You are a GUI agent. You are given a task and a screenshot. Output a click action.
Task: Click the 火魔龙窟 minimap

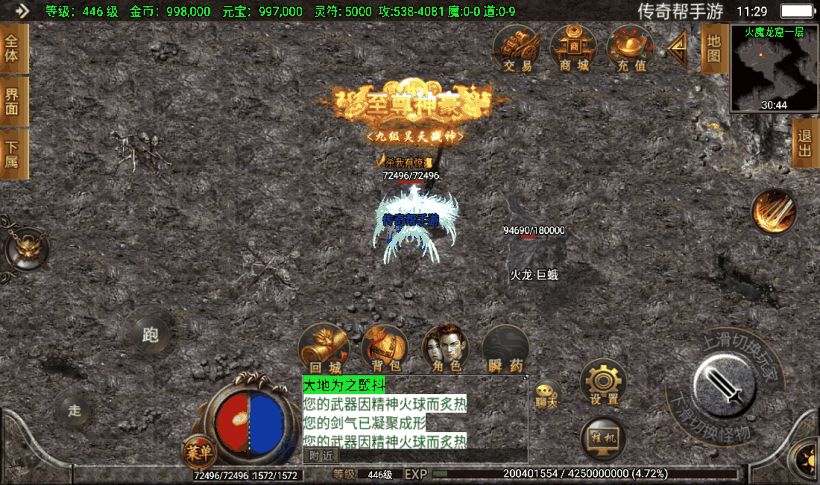click(x=774, y=68)
